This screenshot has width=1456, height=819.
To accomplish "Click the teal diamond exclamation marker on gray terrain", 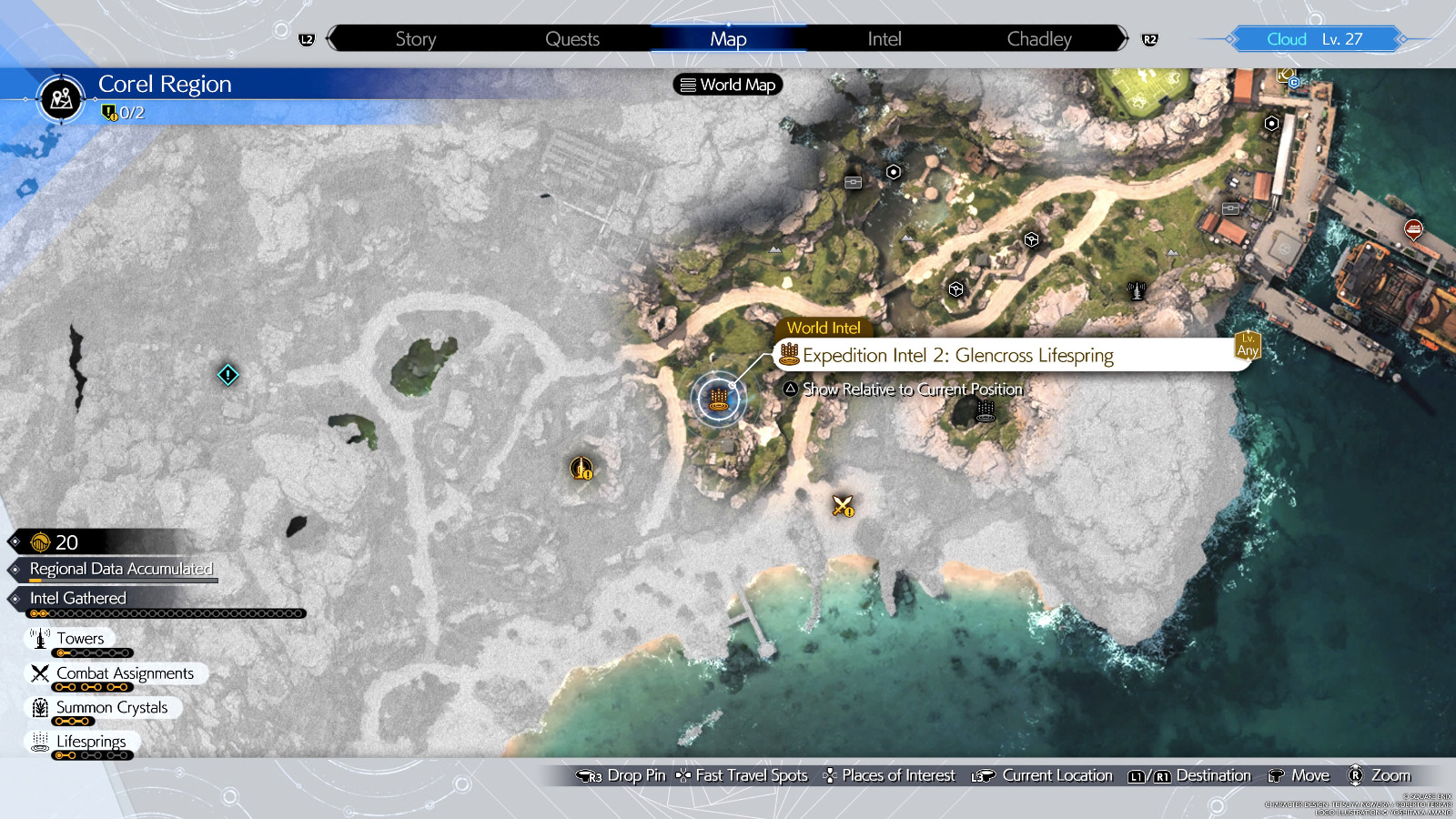I will point(227,374).
